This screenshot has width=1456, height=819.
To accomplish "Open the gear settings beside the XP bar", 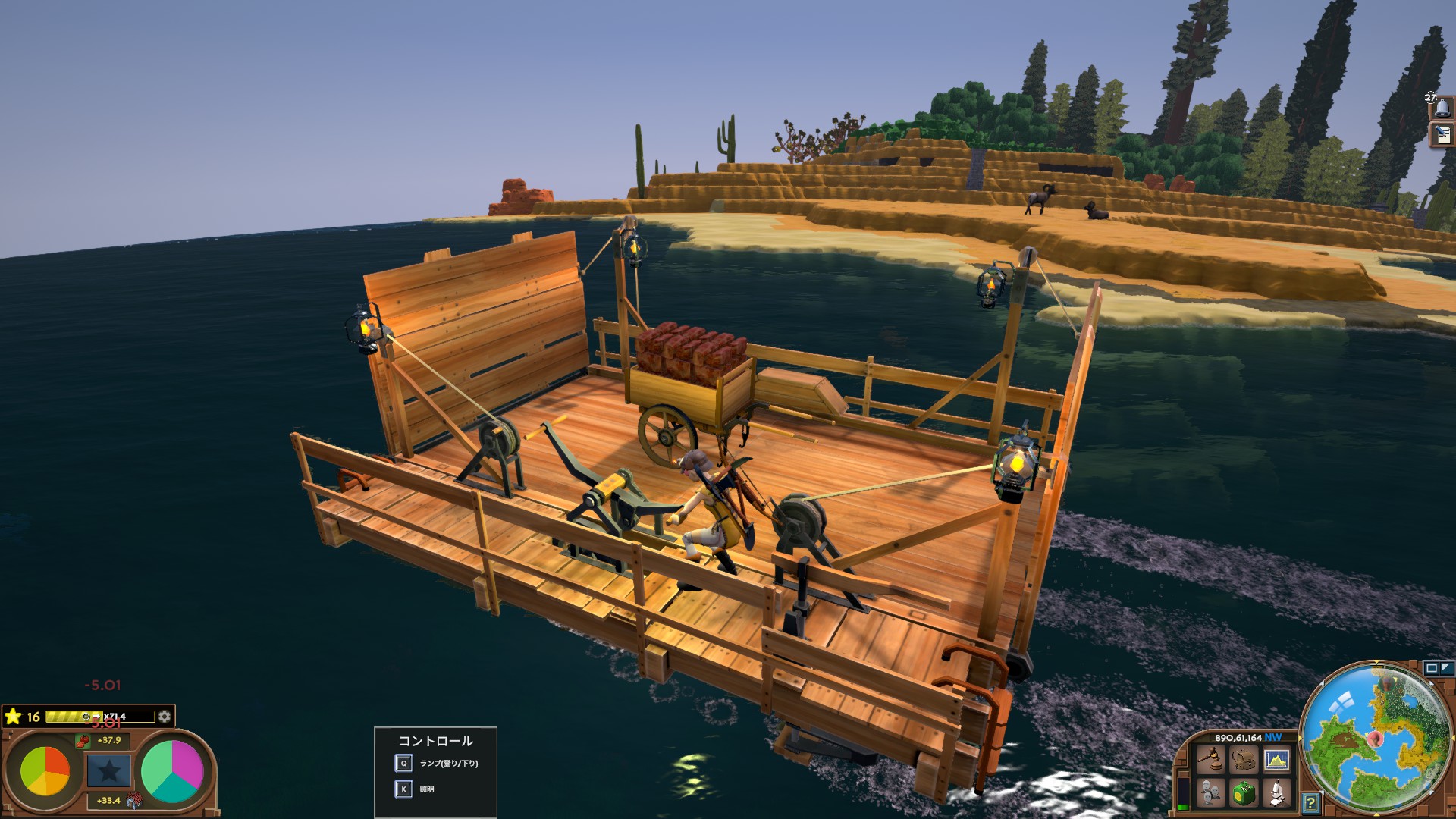I will pos(165,717).
